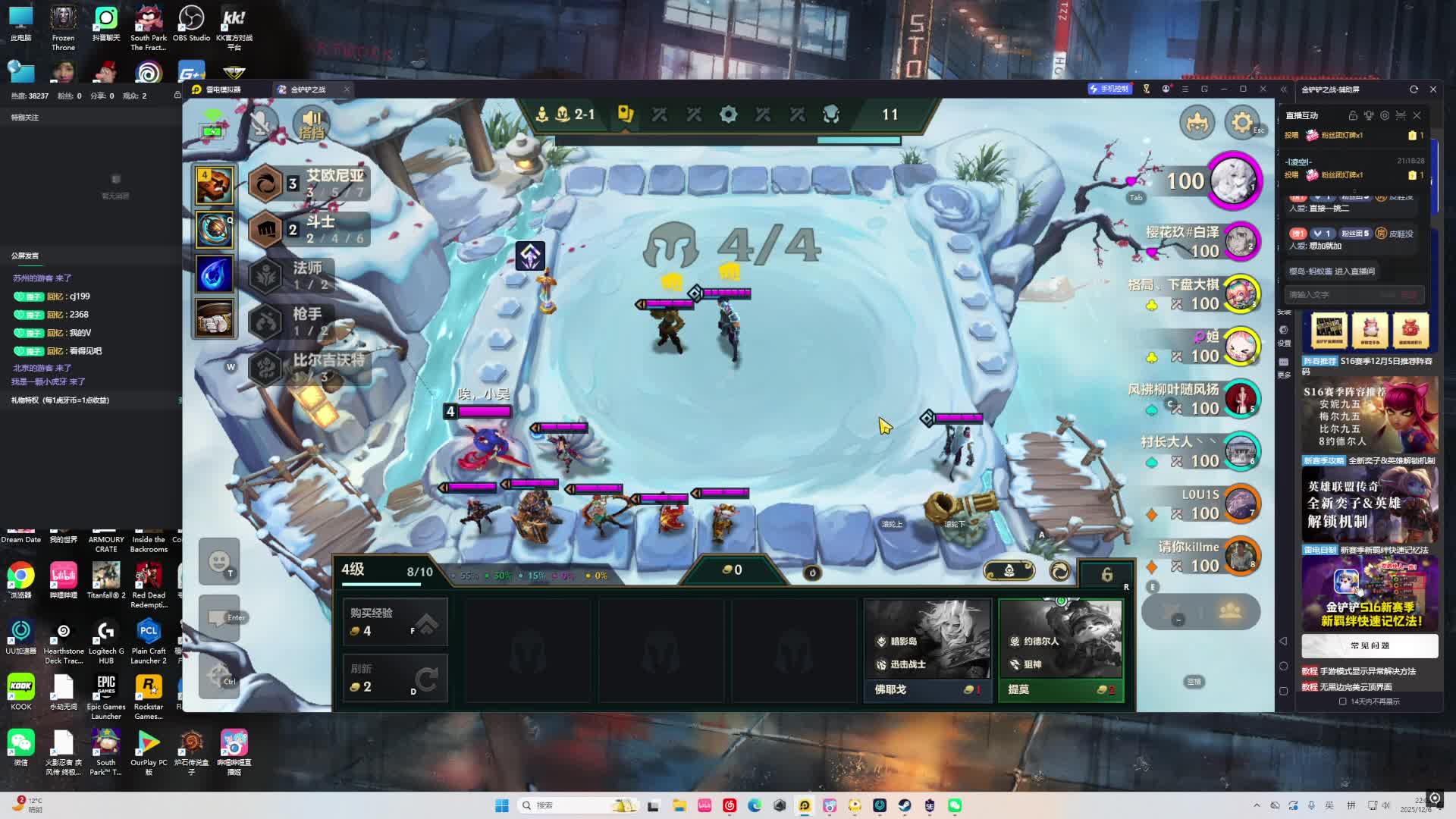Purchase the 佛耶戈 champion card
Viewport: 1456px width, 819px height.
pos(927,651)
